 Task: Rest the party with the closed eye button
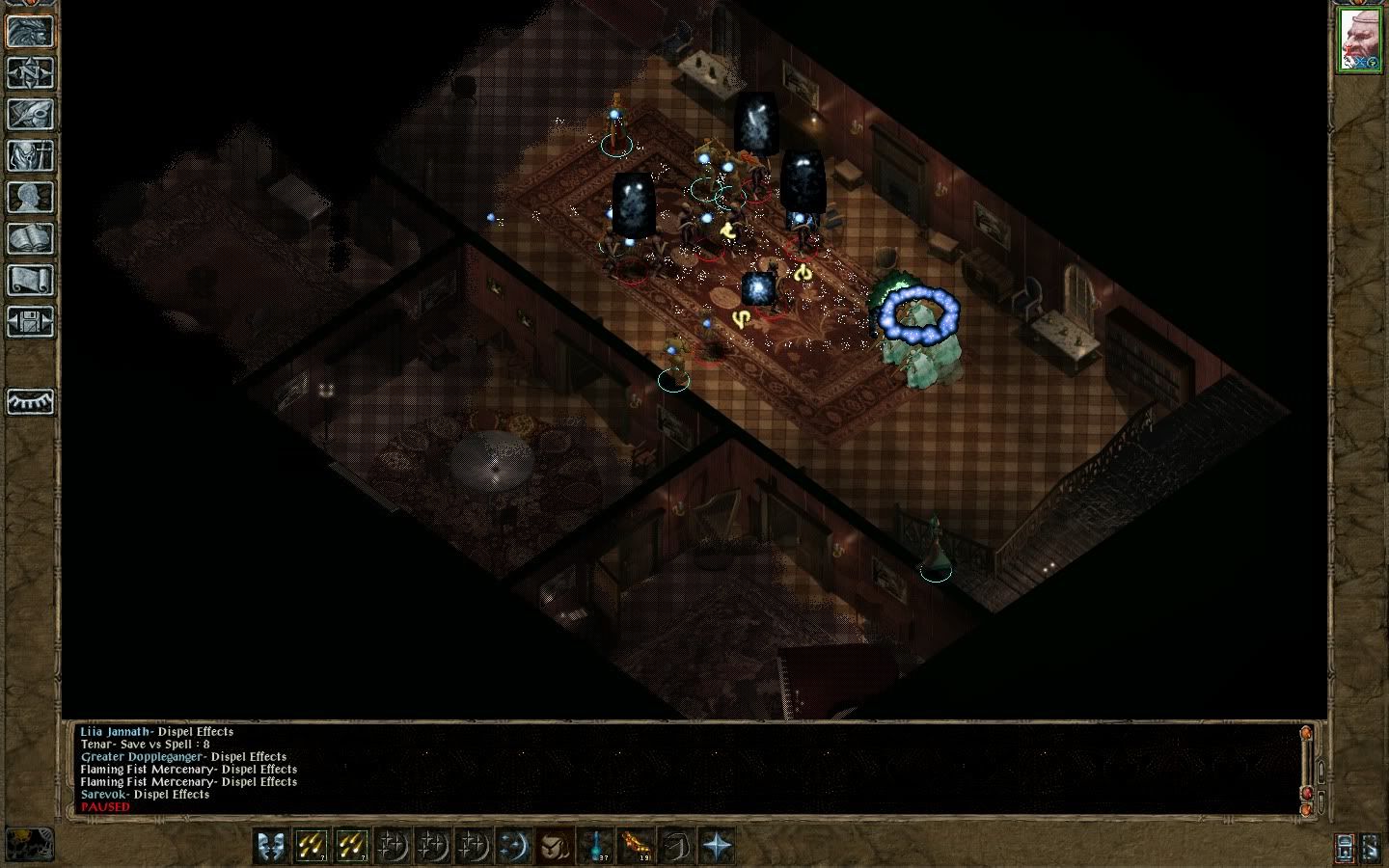(30, 401)
